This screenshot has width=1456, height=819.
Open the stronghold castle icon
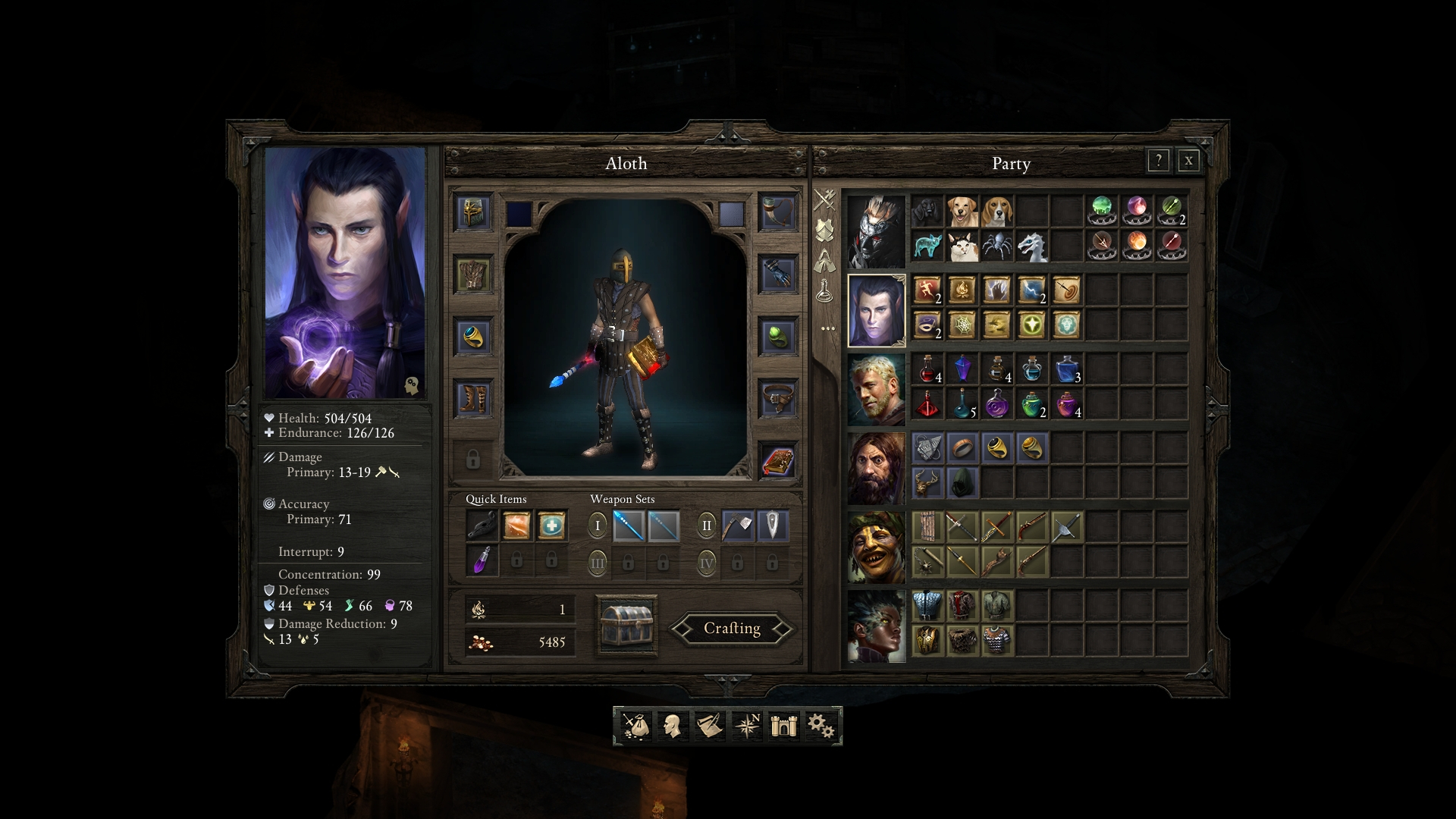(x=784, y=726)
